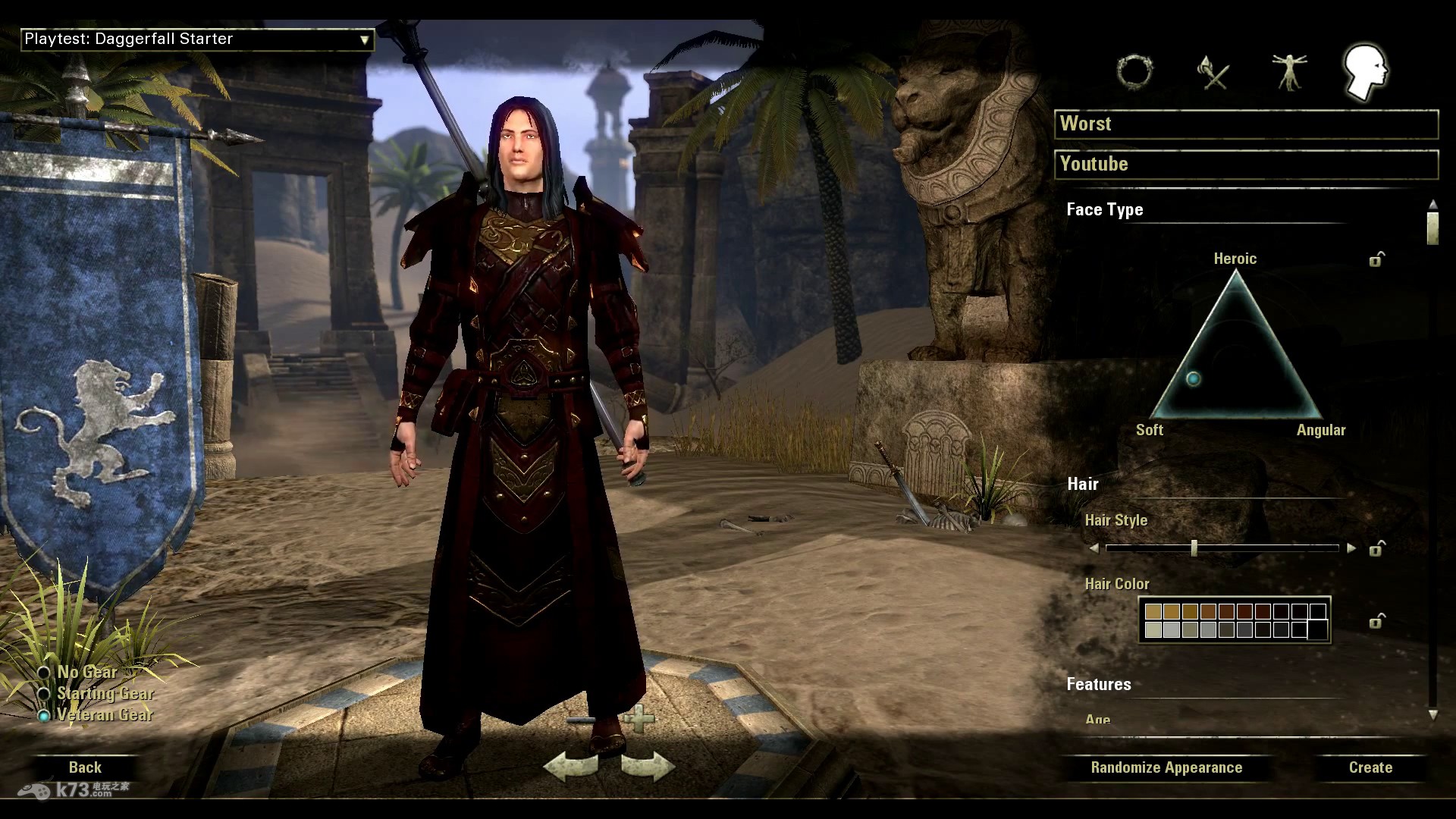Select the head profile face tab

point(1365,72)
